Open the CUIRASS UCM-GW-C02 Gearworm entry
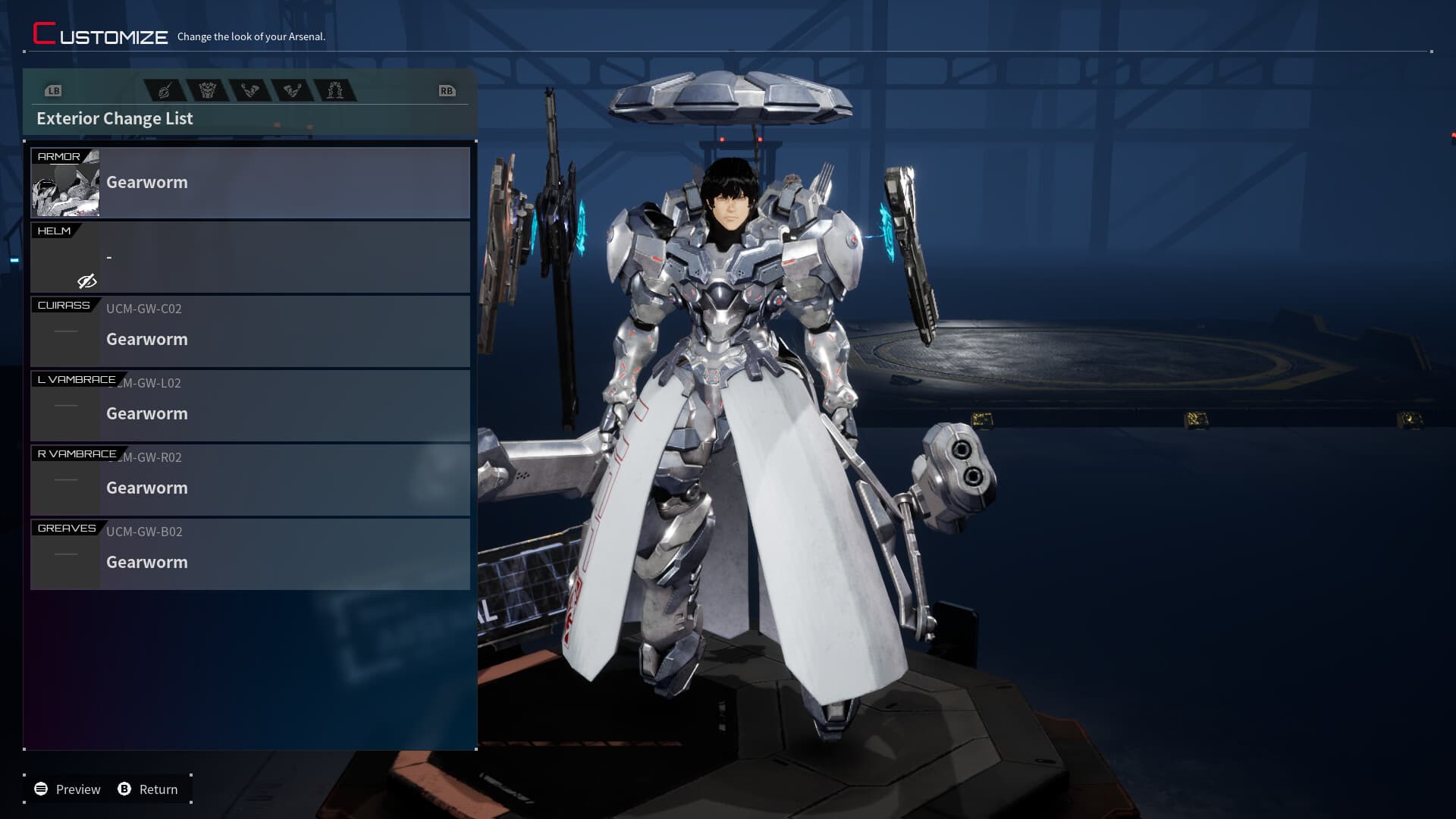The image size is (1456, 819). [250, 331]
